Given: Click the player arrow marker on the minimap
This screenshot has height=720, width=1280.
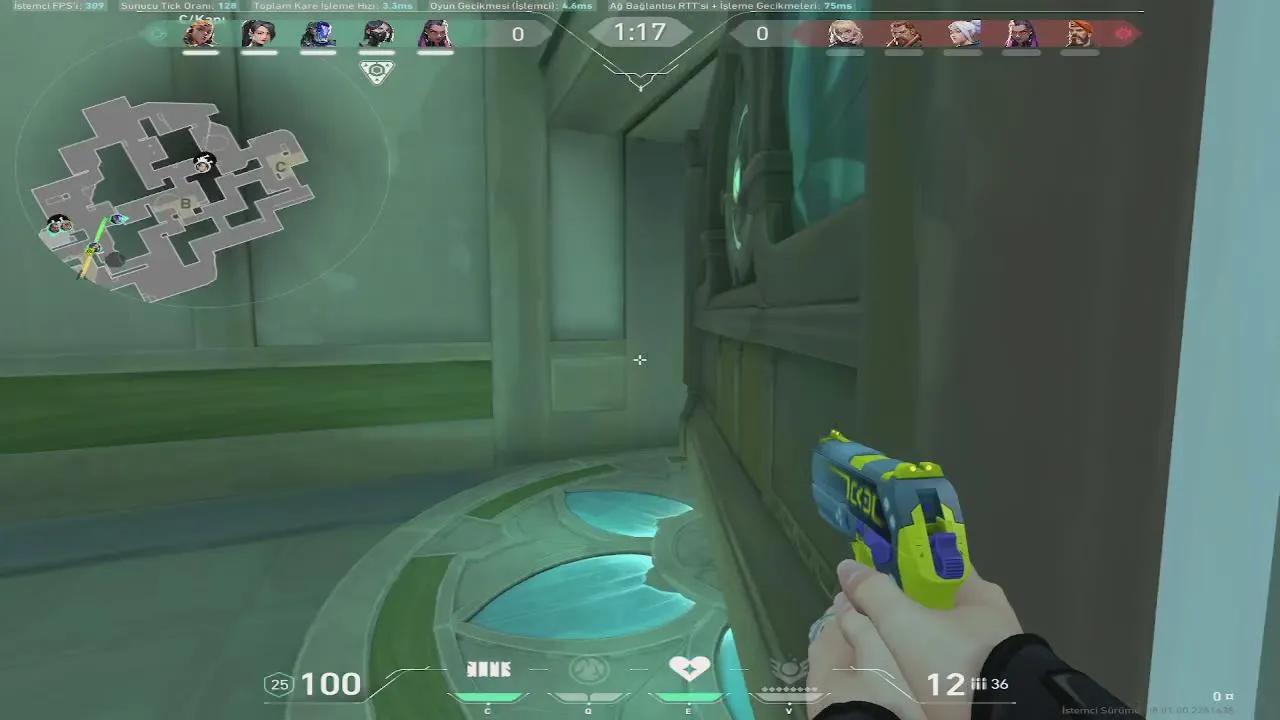Looking at the screenshot, I should 93,247.
